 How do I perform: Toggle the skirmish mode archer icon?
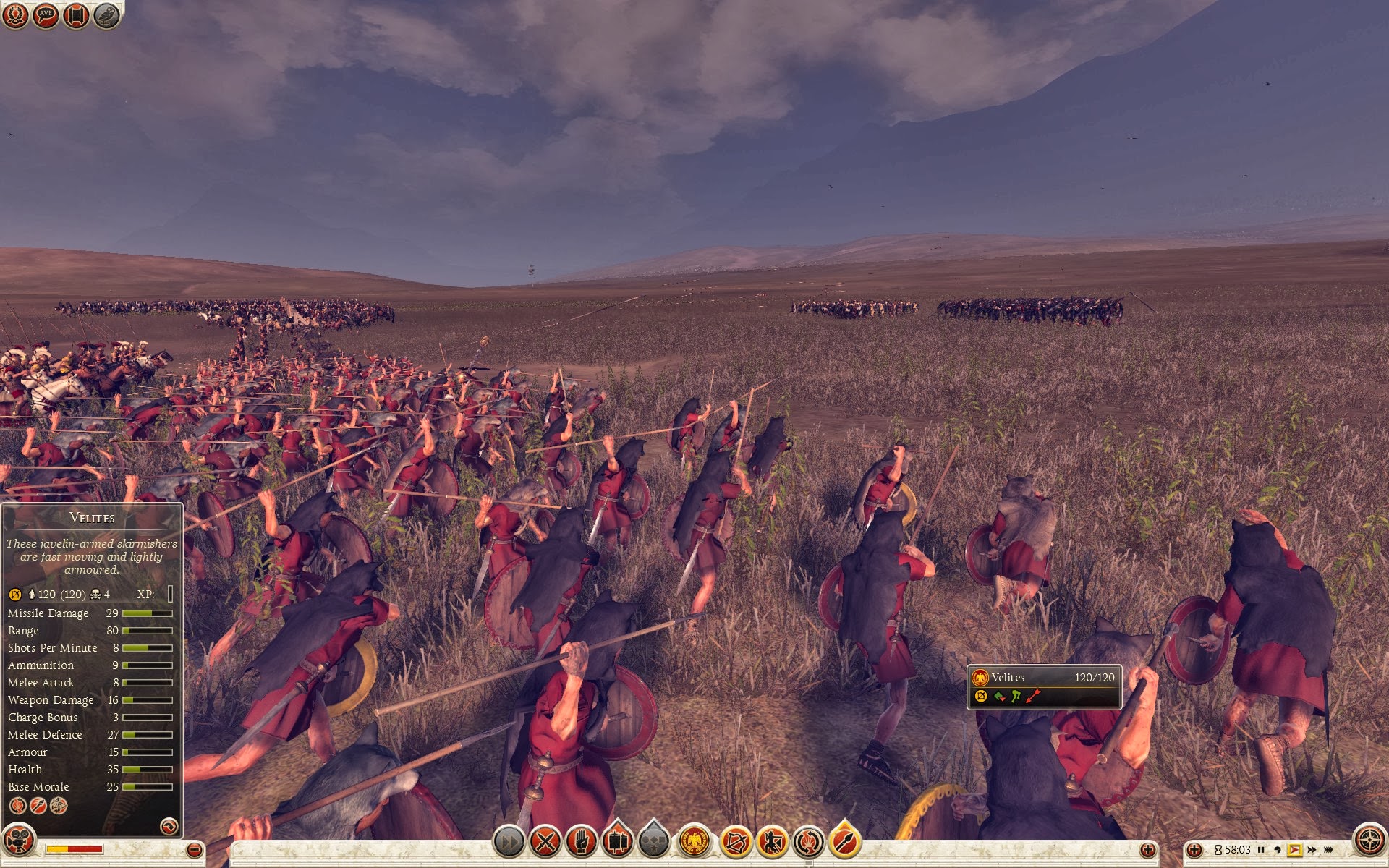click(772, 841)
